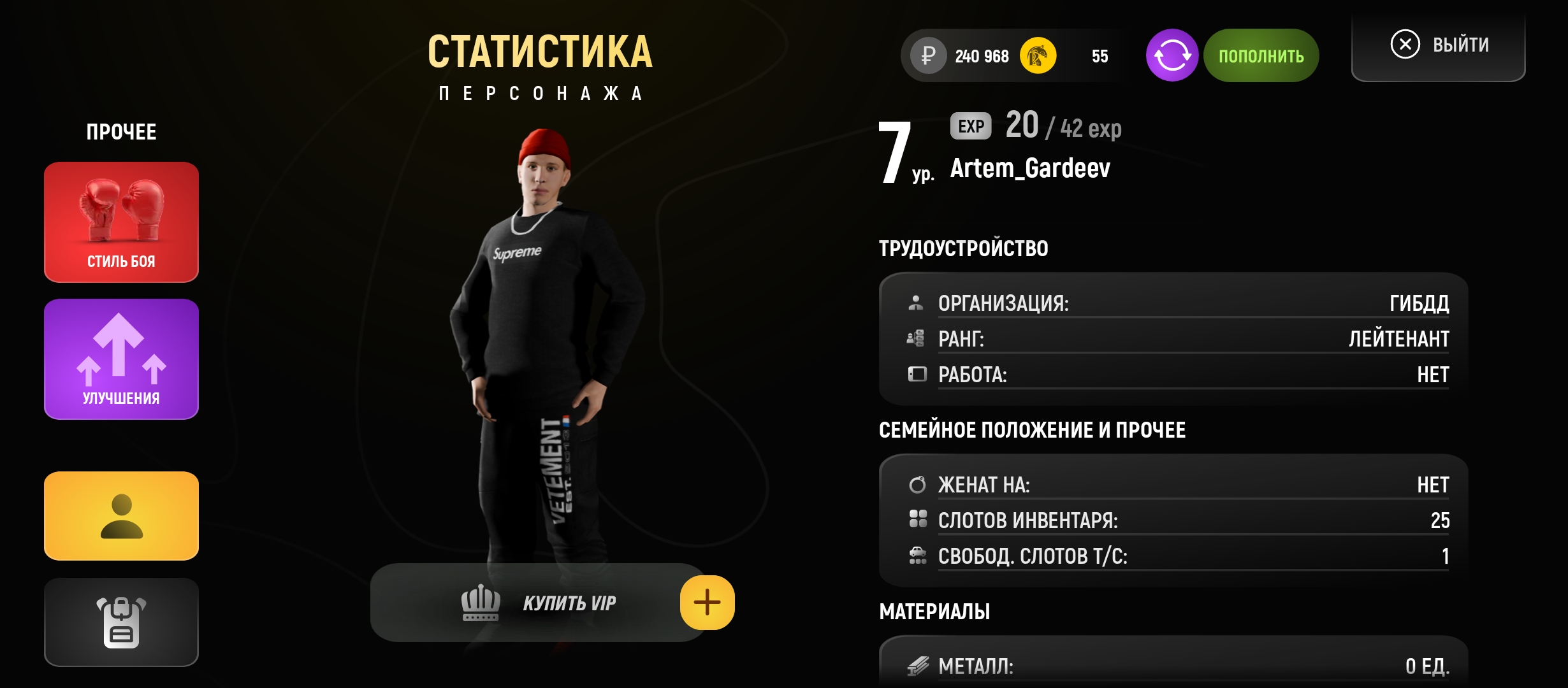This screenshot has width=1568, height=688.
Task: Exit the statistics screen with Выйти
Action: coord(1439,45)
